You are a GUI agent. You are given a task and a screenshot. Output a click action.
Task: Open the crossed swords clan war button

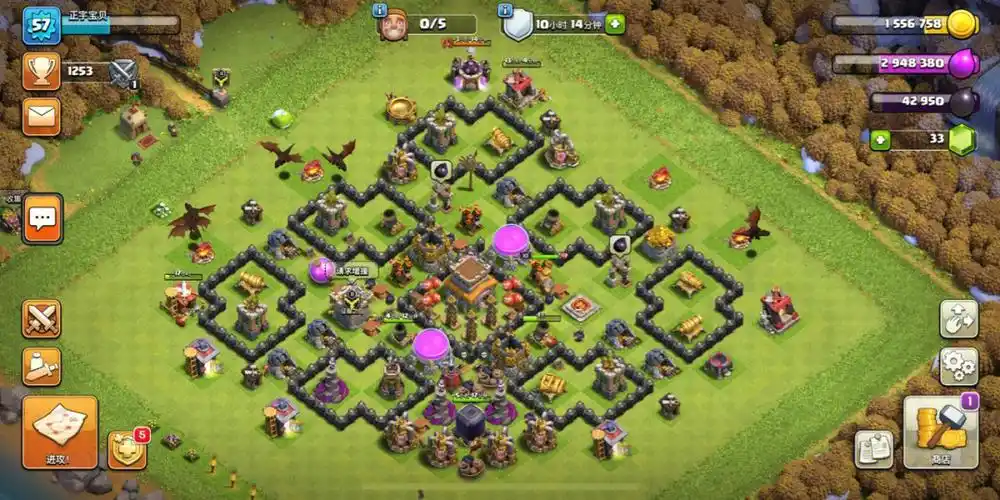point(41,319)
